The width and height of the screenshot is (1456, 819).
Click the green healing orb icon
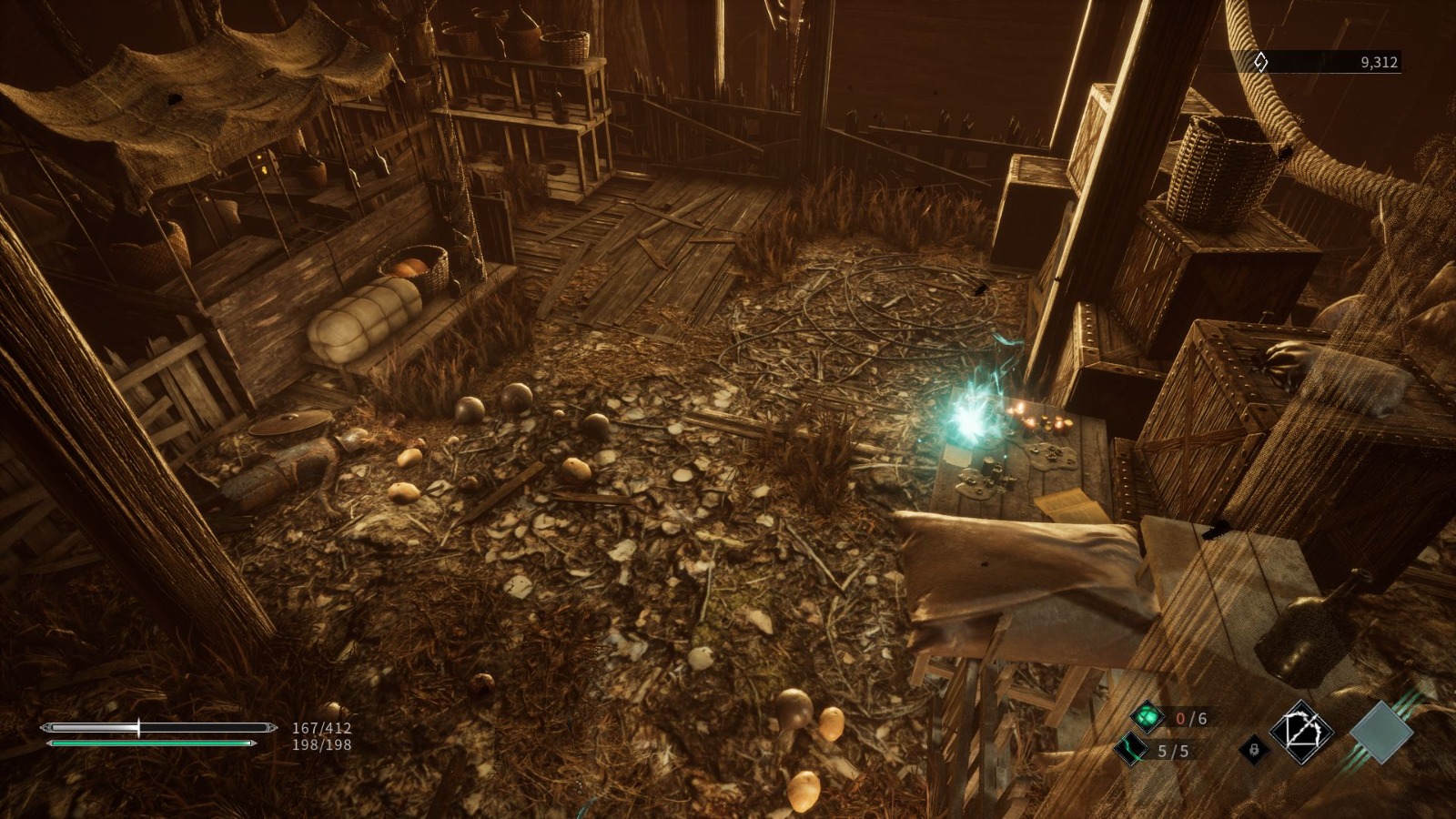[1148, 717]
